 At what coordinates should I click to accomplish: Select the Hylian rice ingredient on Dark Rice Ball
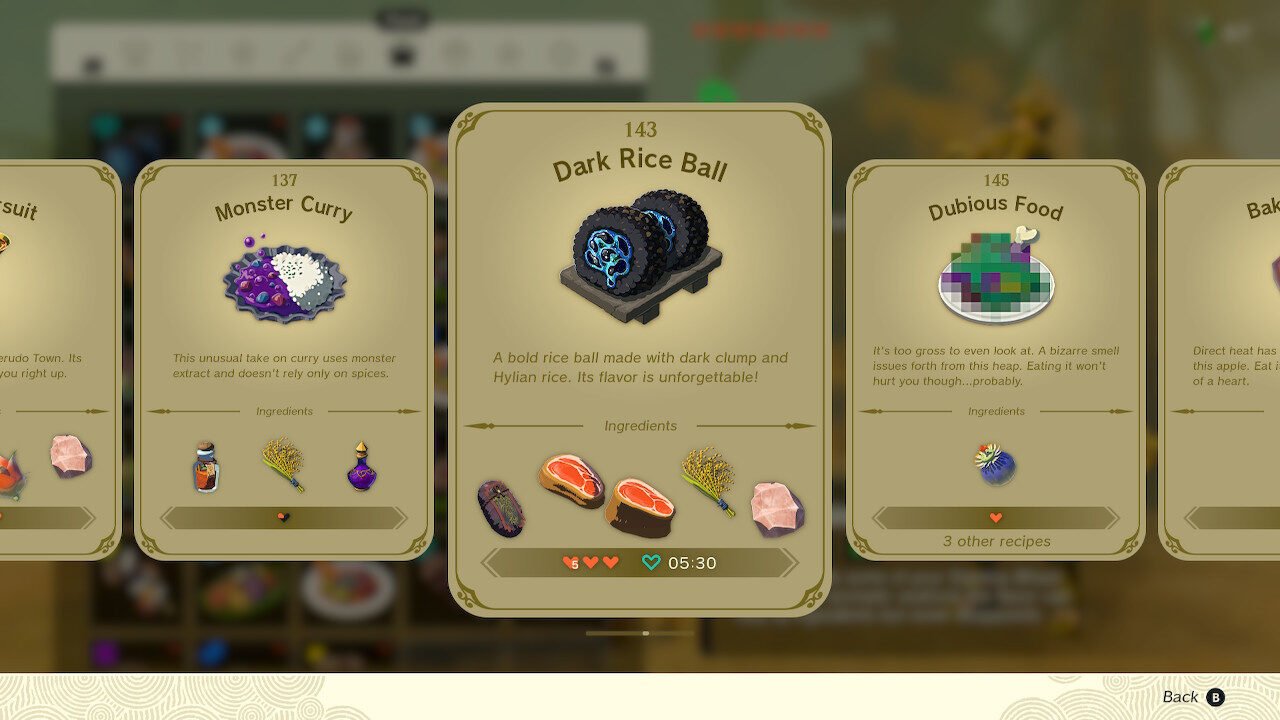[708, 480]
